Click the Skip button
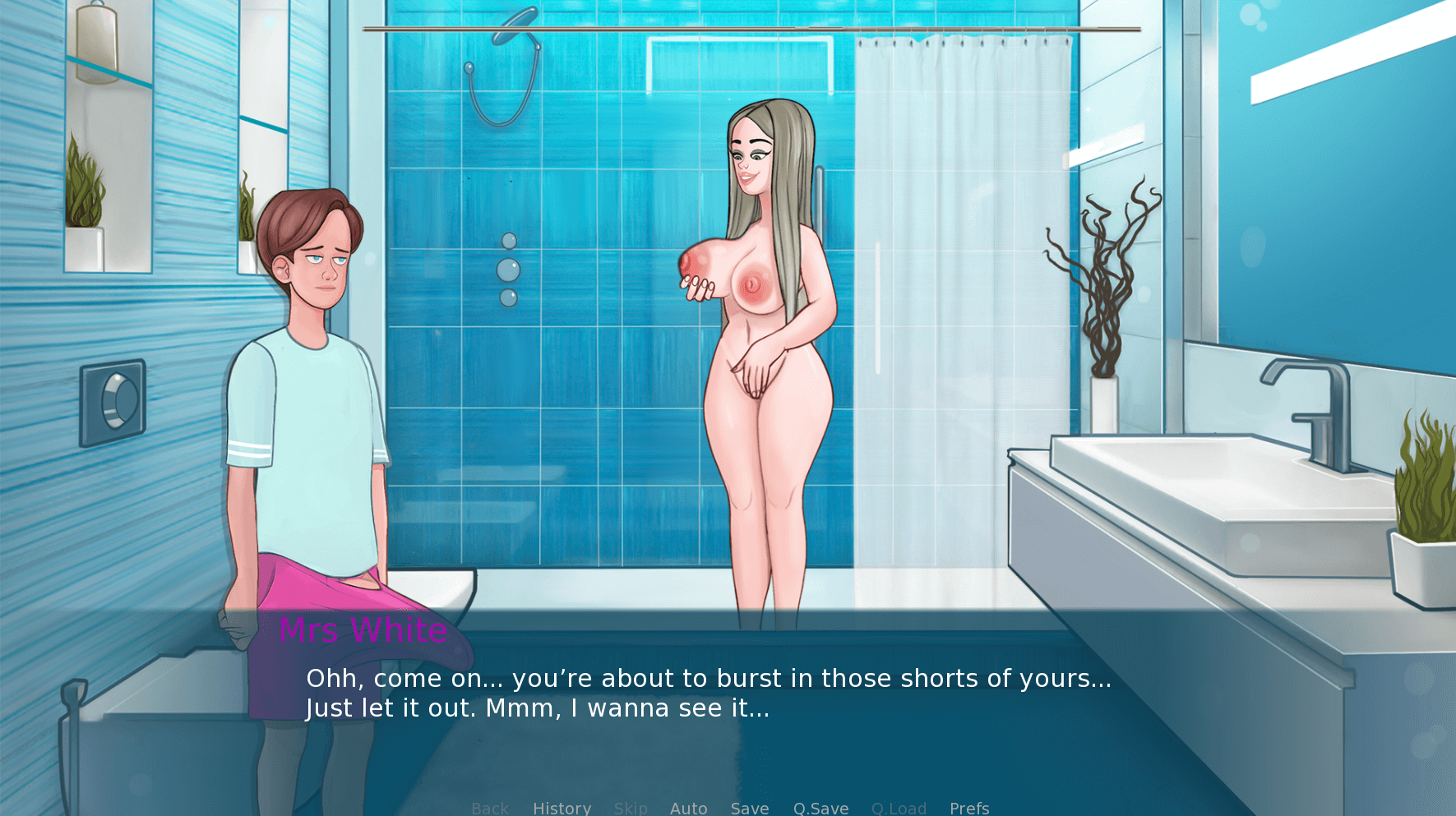 (x=631, y=808)
